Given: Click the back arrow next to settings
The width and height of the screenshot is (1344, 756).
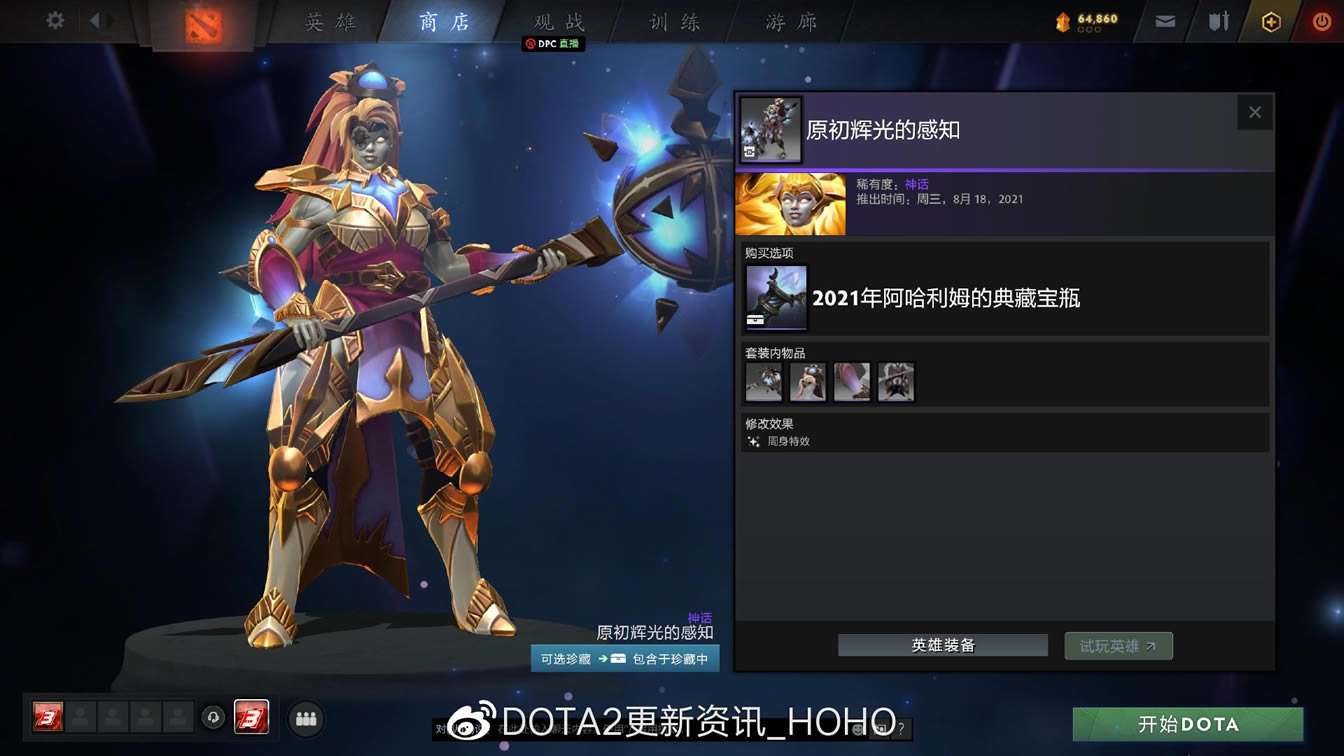Looking at the screenshot, I should [95, 22].
